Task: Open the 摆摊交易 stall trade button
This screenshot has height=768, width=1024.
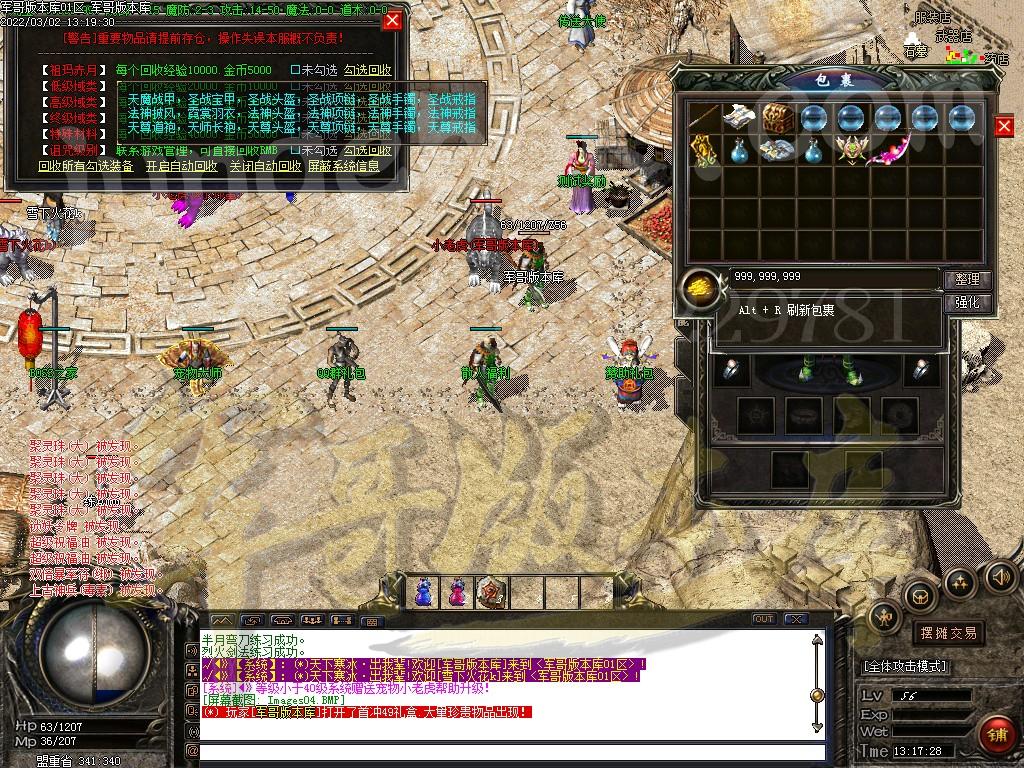Action: (947, 633)
